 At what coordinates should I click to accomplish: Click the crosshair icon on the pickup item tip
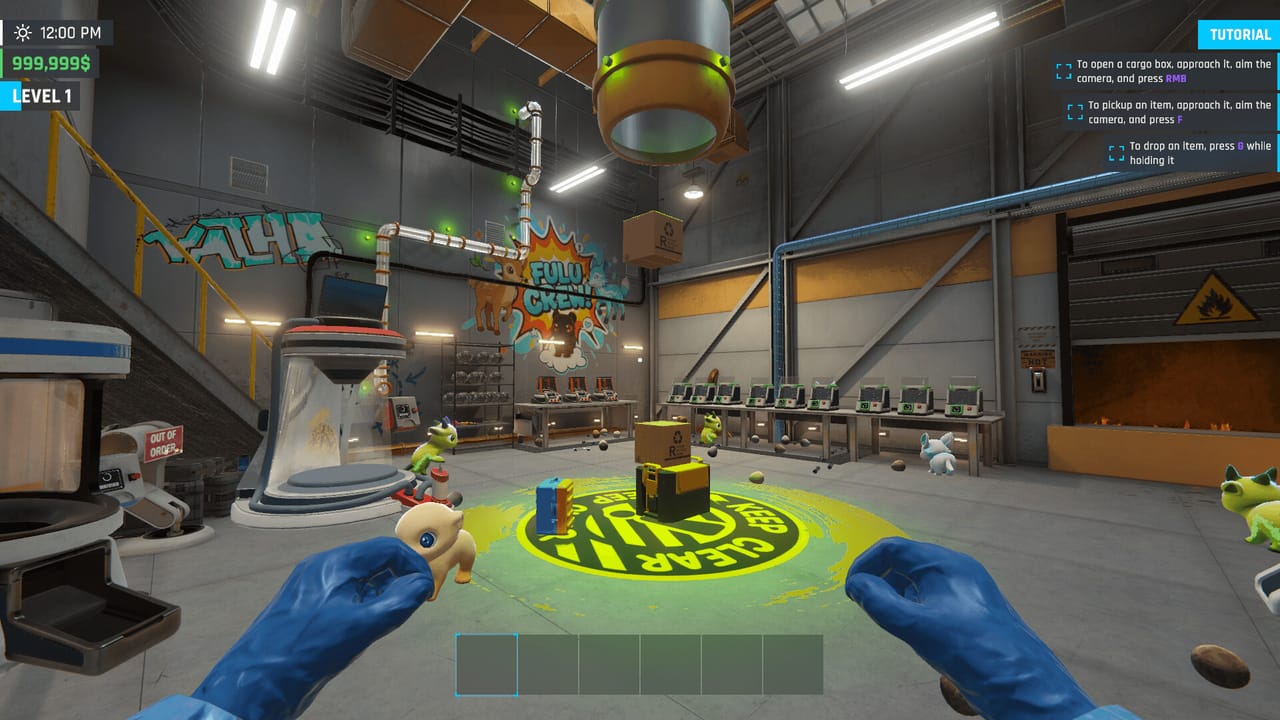[x=1075, y=111]
